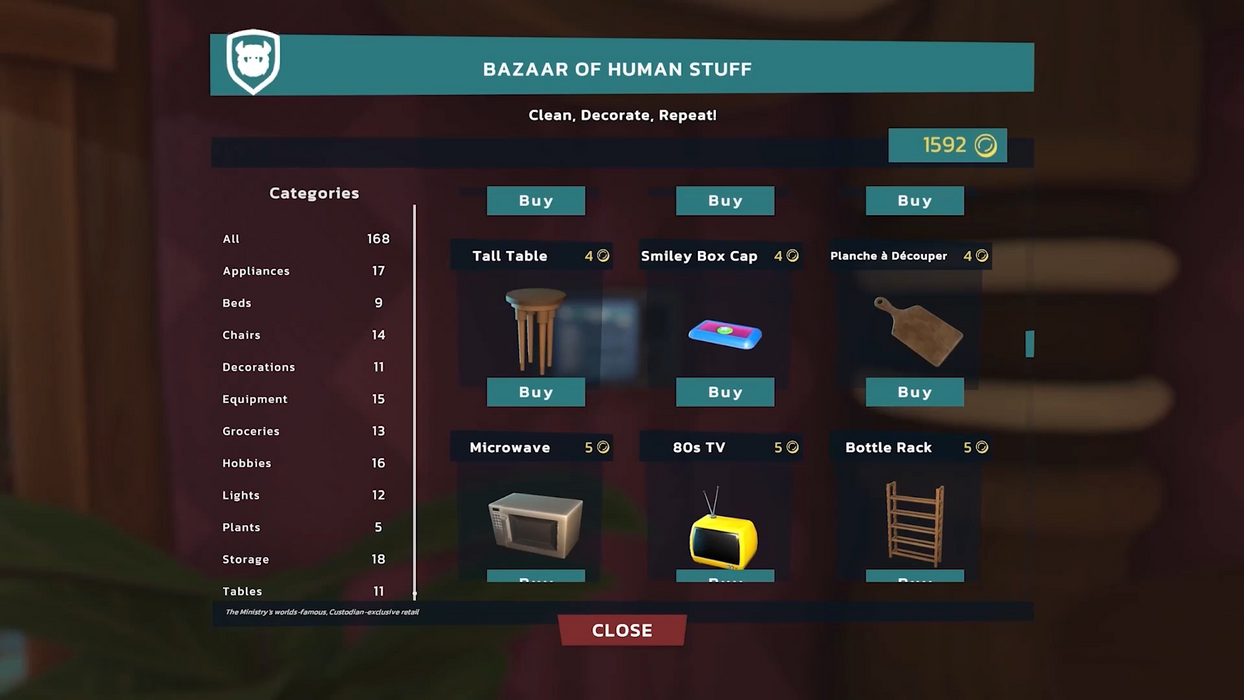Open the Chairs category
This screenshot has width=1244, height=700.
[241, 335]
